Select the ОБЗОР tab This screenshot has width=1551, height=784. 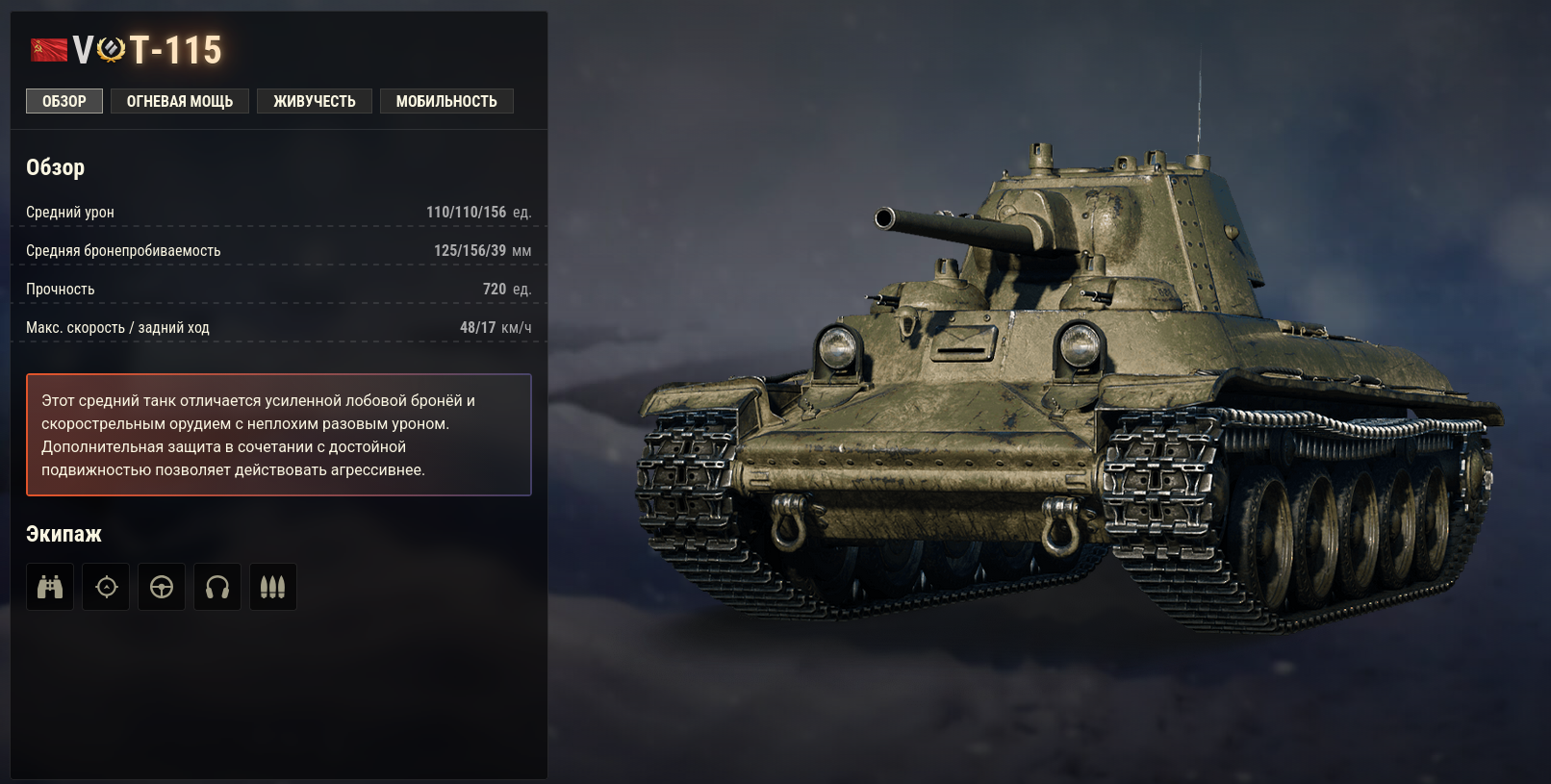coord(64,100)
